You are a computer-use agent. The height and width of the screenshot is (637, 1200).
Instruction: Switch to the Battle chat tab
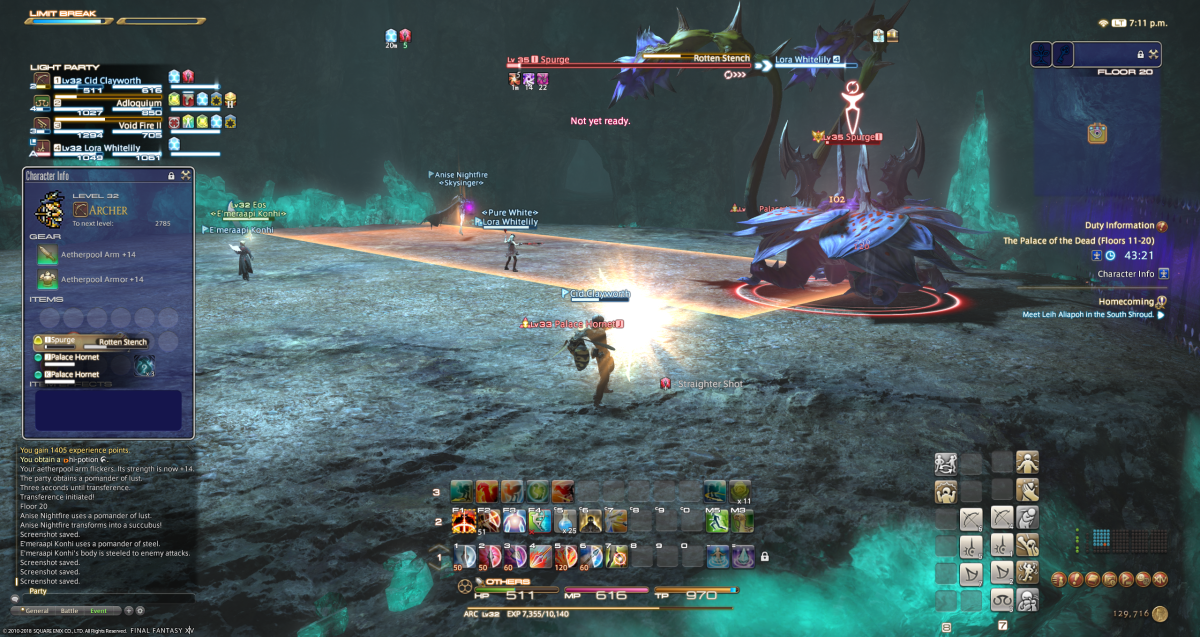tap(69, 610)
